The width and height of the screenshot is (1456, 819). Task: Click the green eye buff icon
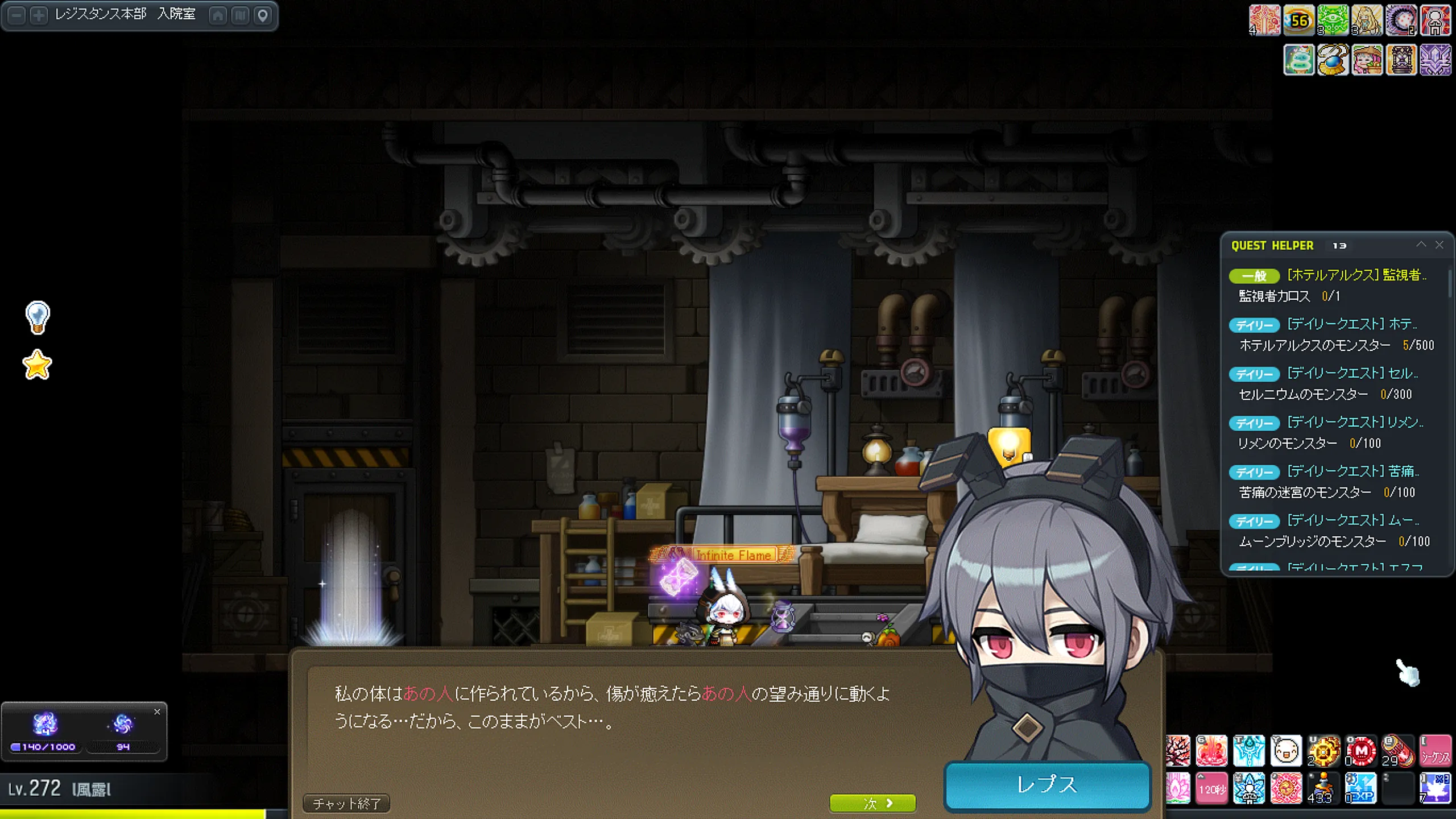(x=1333, y=21)
